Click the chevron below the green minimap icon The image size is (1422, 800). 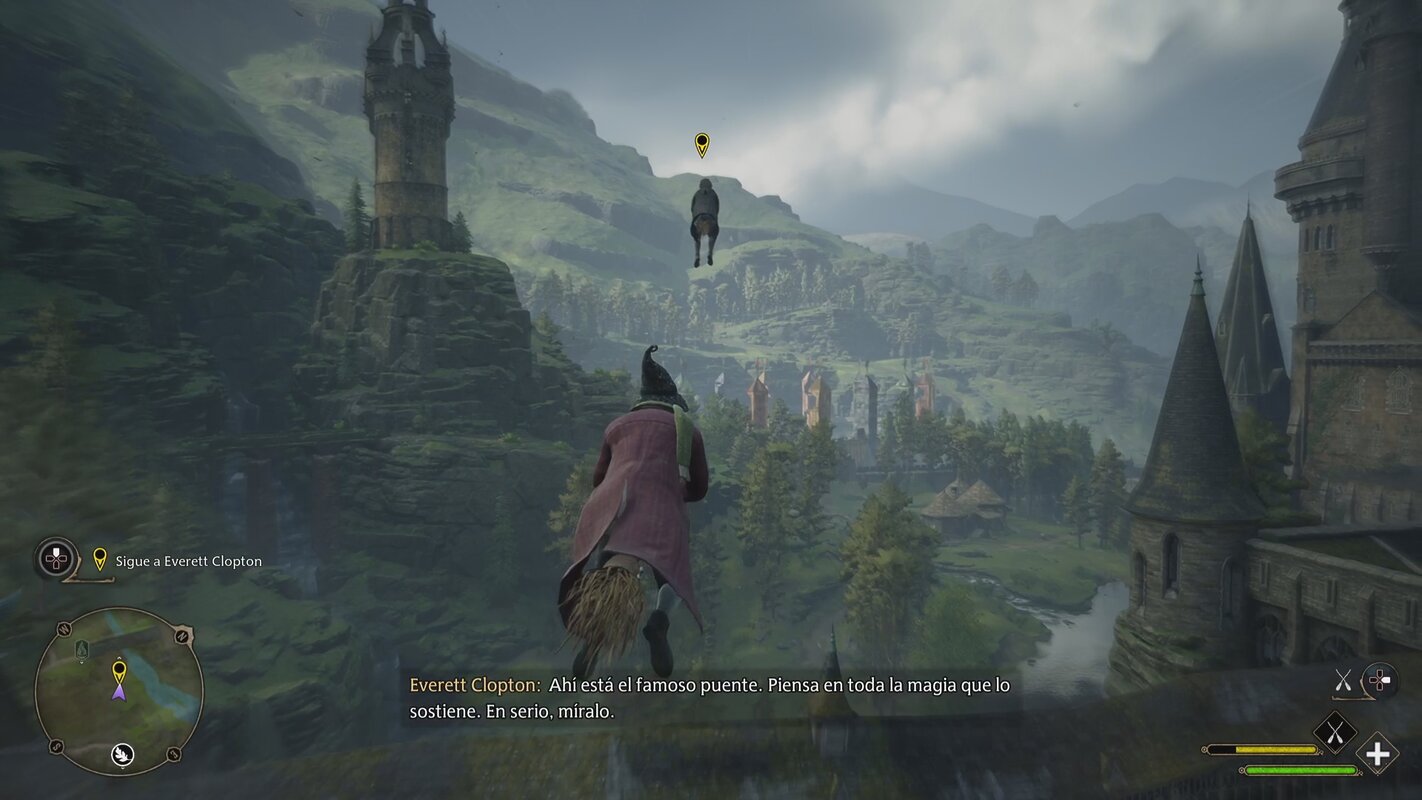(82, 663)
